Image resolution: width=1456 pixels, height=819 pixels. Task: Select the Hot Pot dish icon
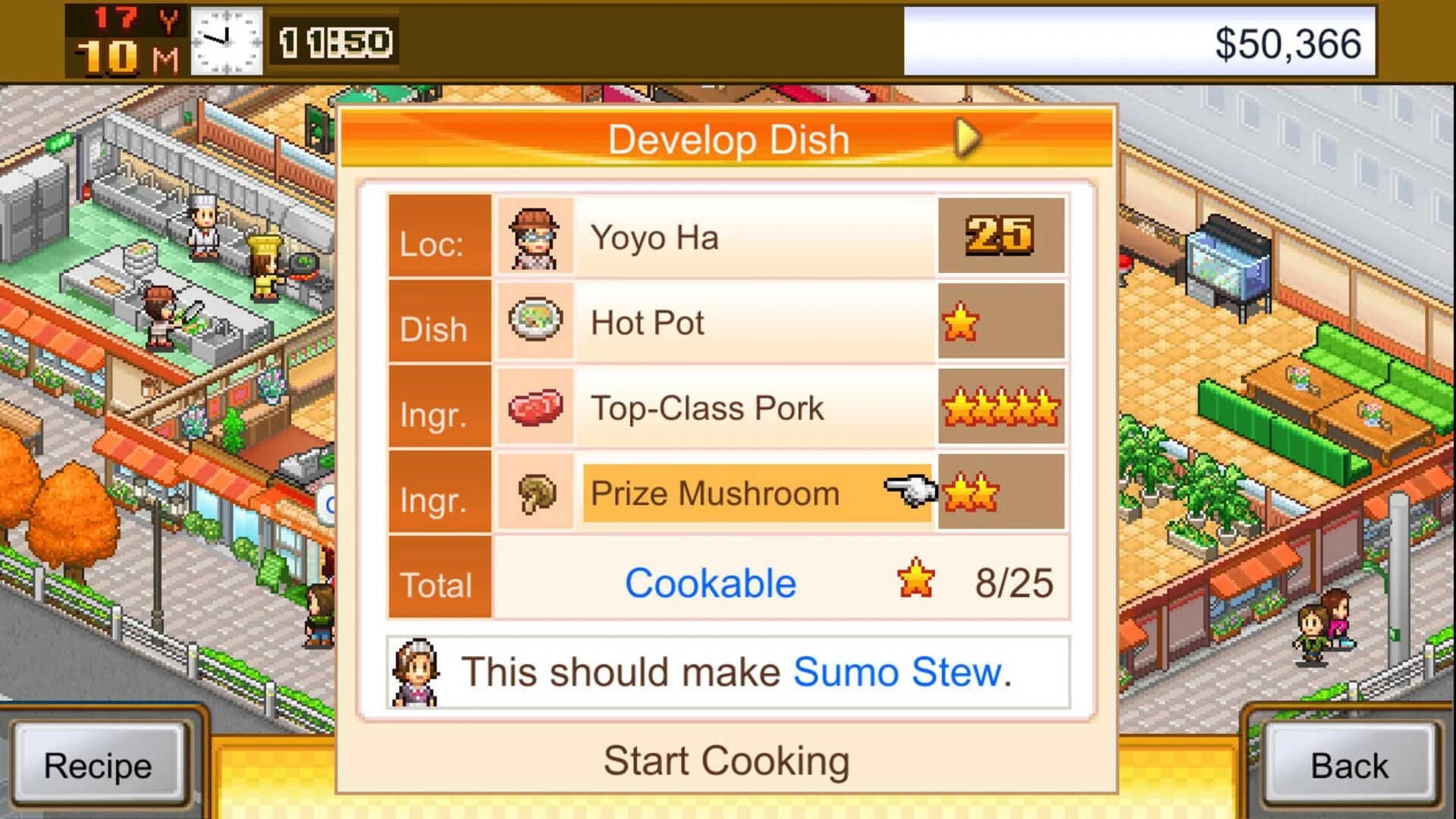(535, 322)
